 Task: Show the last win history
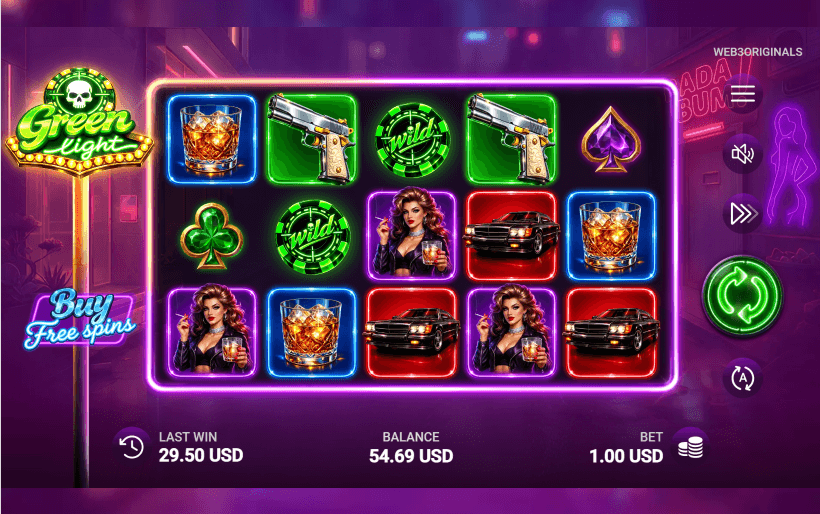pyautogui.click(x=131, y=447)
